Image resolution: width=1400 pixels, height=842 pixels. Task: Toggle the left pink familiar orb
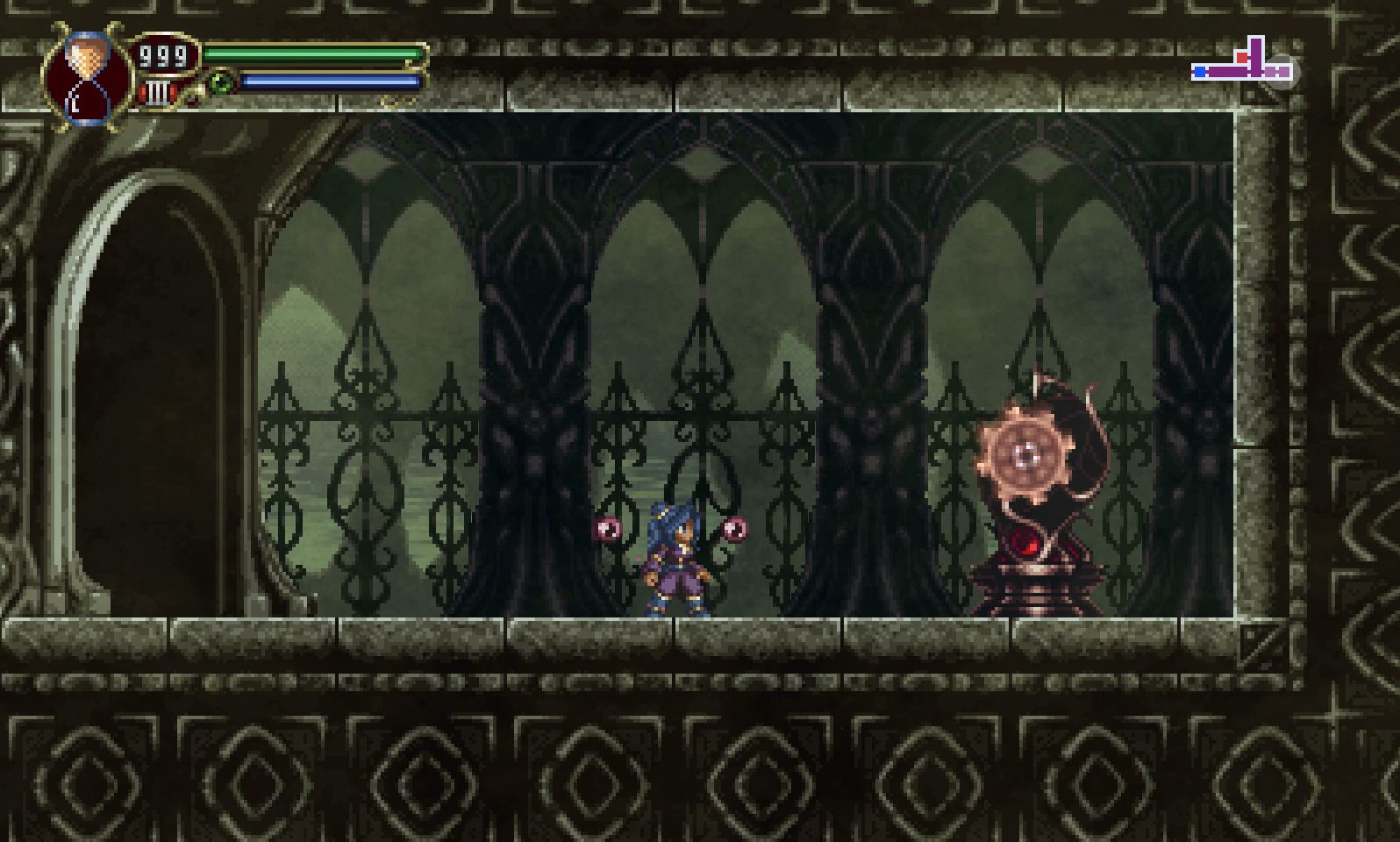607,528
